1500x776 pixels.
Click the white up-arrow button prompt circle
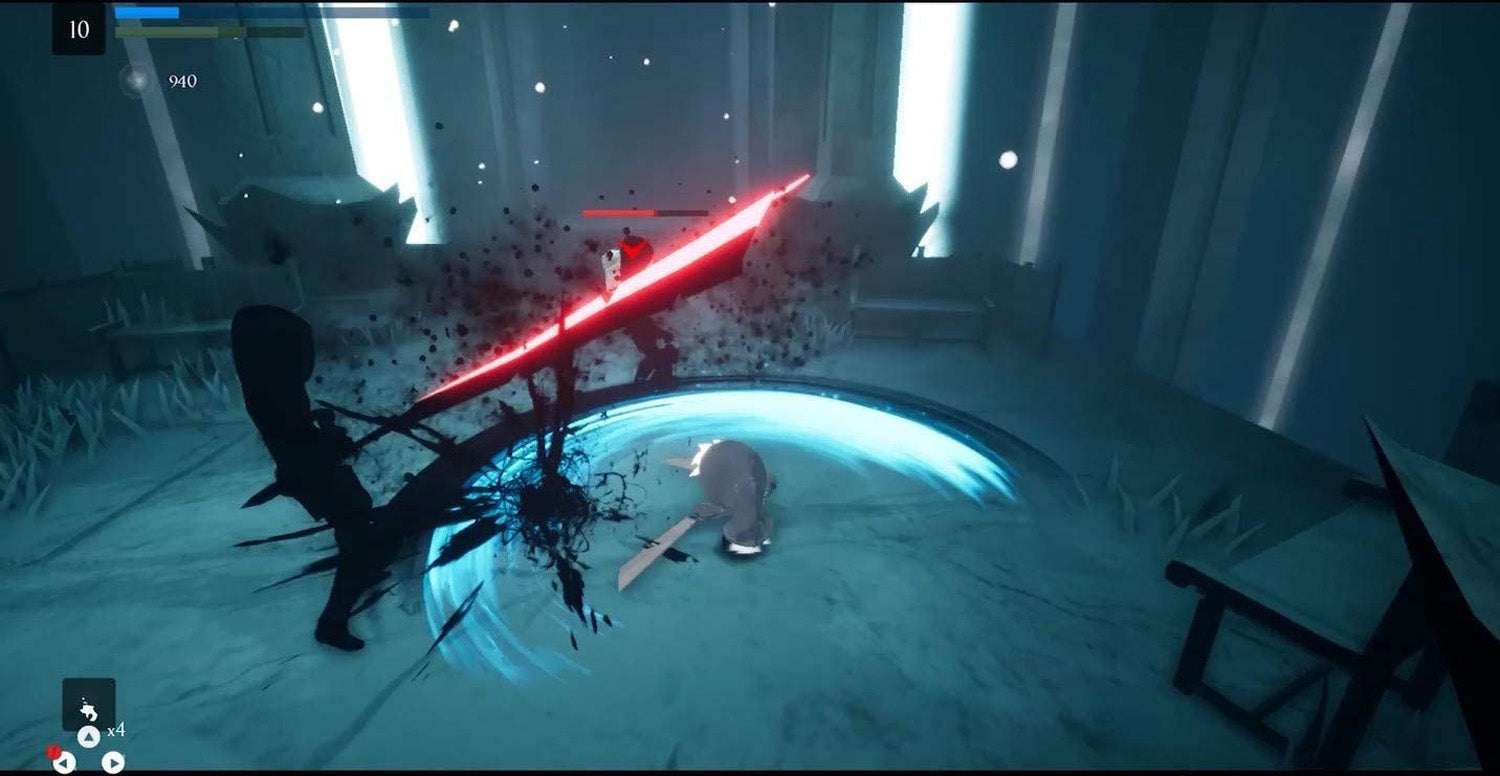89,735
